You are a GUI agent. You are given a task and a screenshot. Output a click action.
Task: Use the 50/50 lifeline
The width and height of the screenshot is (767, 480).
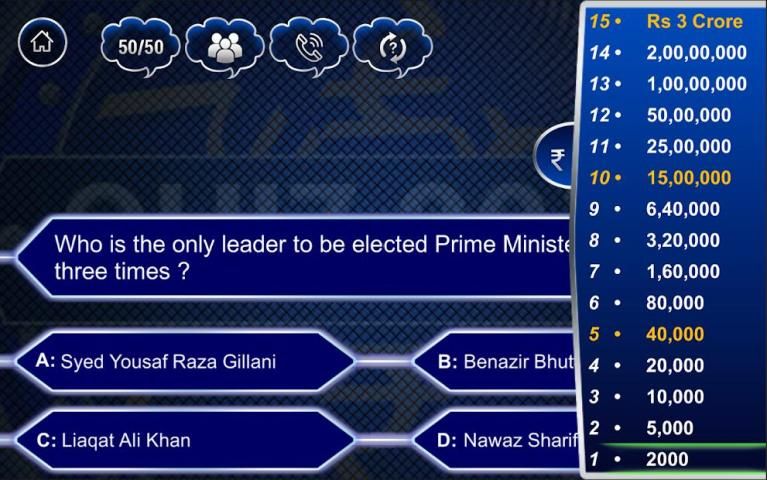[140, 46]
